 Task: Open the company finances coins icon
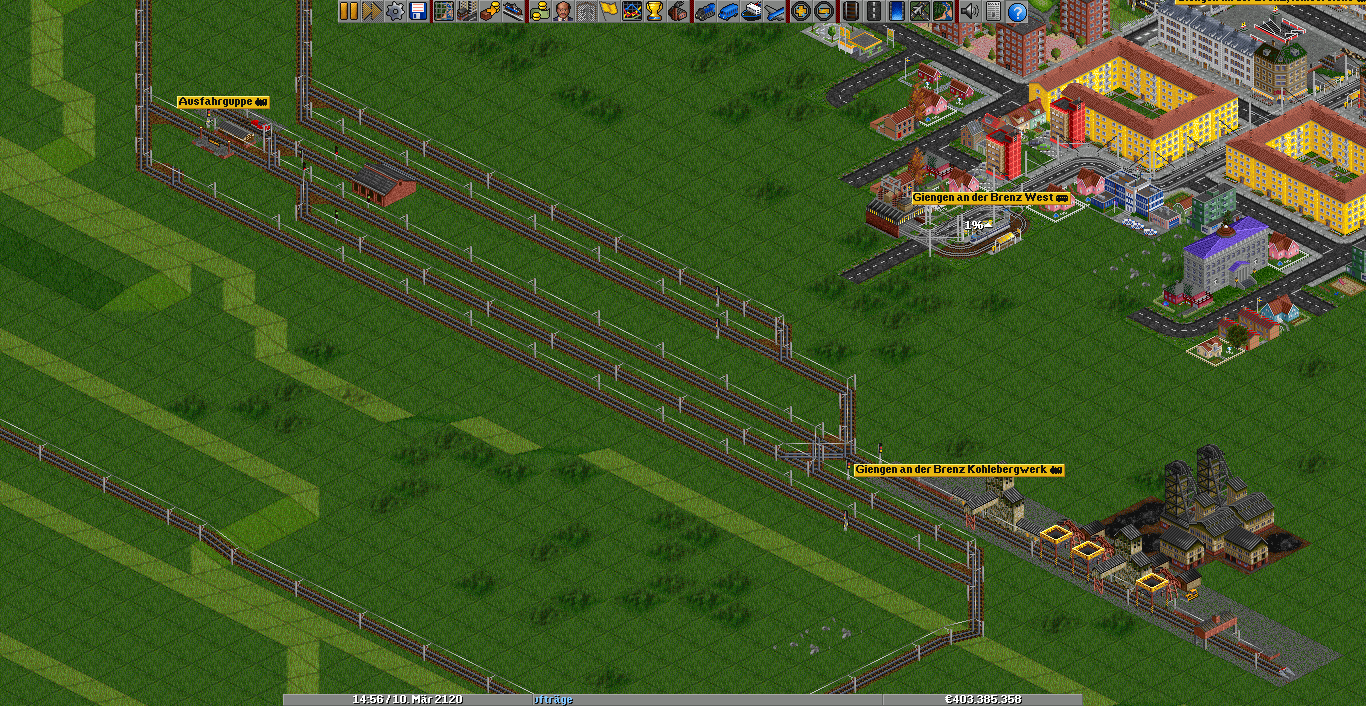point(539,11)
